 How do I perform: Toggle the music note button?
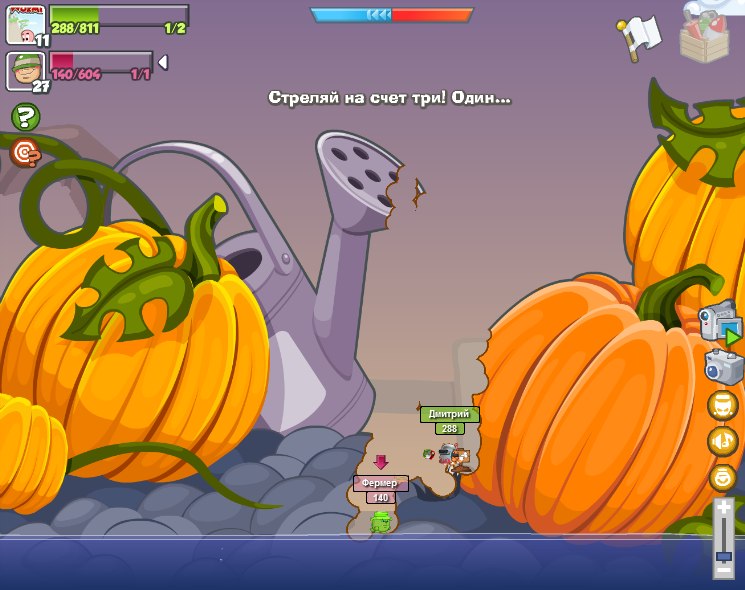(722, 441)
